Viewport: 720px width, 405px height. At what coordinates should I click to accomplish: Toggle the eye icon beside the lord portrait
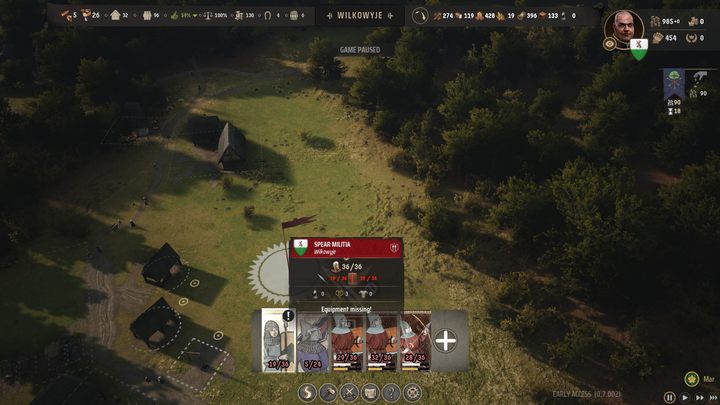609,44
